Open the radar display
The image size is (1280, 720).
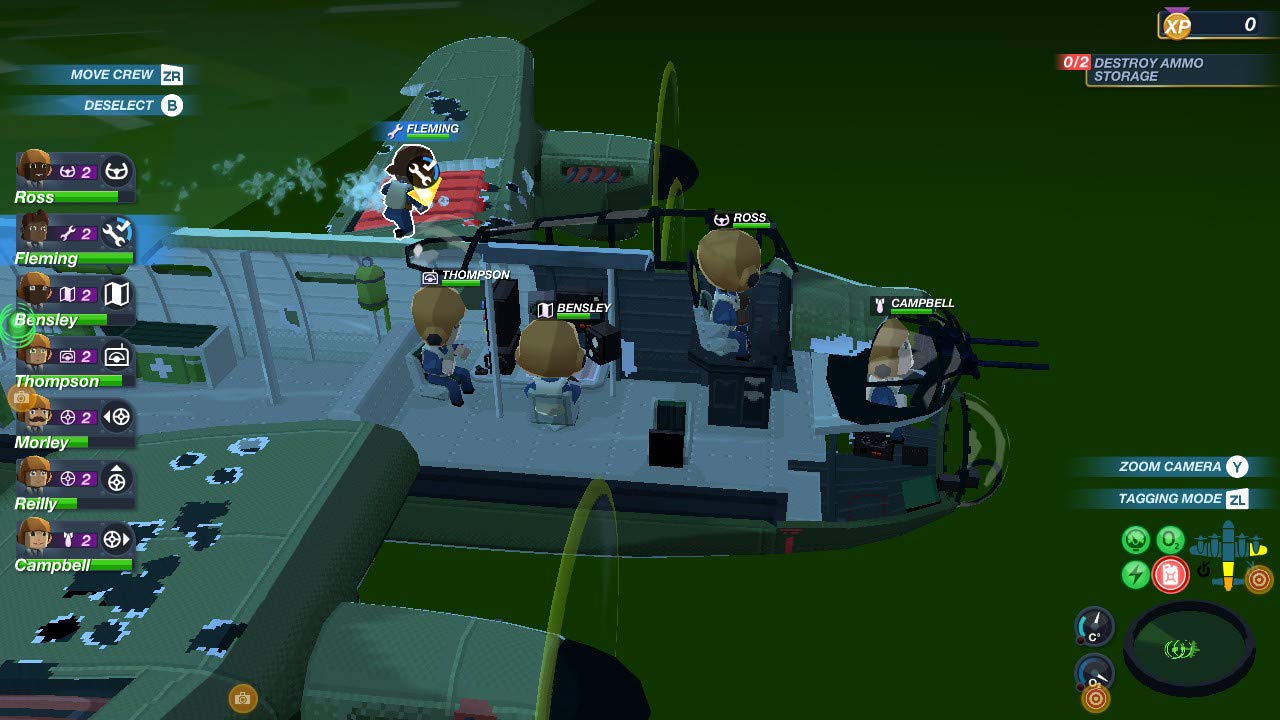pos(1189,648)
